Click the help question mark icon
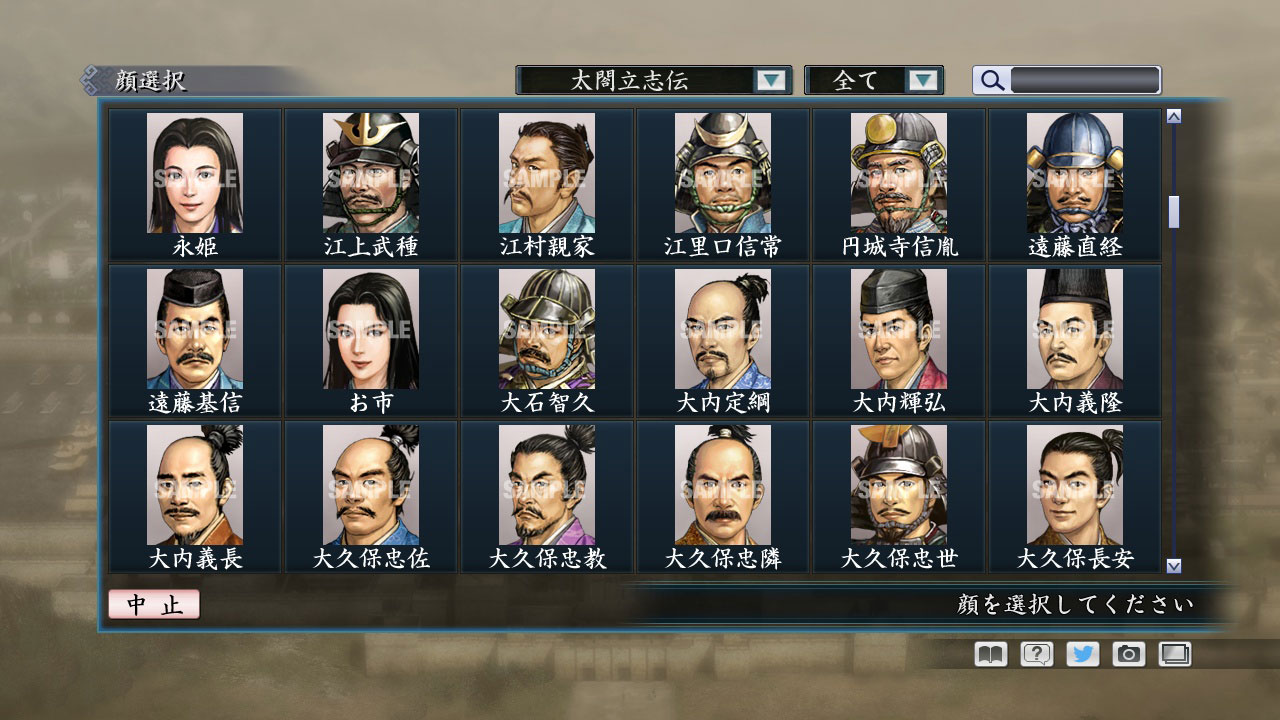This screenshot has height=720, width=1280. pyautogui.click(x=1036, y=654)
